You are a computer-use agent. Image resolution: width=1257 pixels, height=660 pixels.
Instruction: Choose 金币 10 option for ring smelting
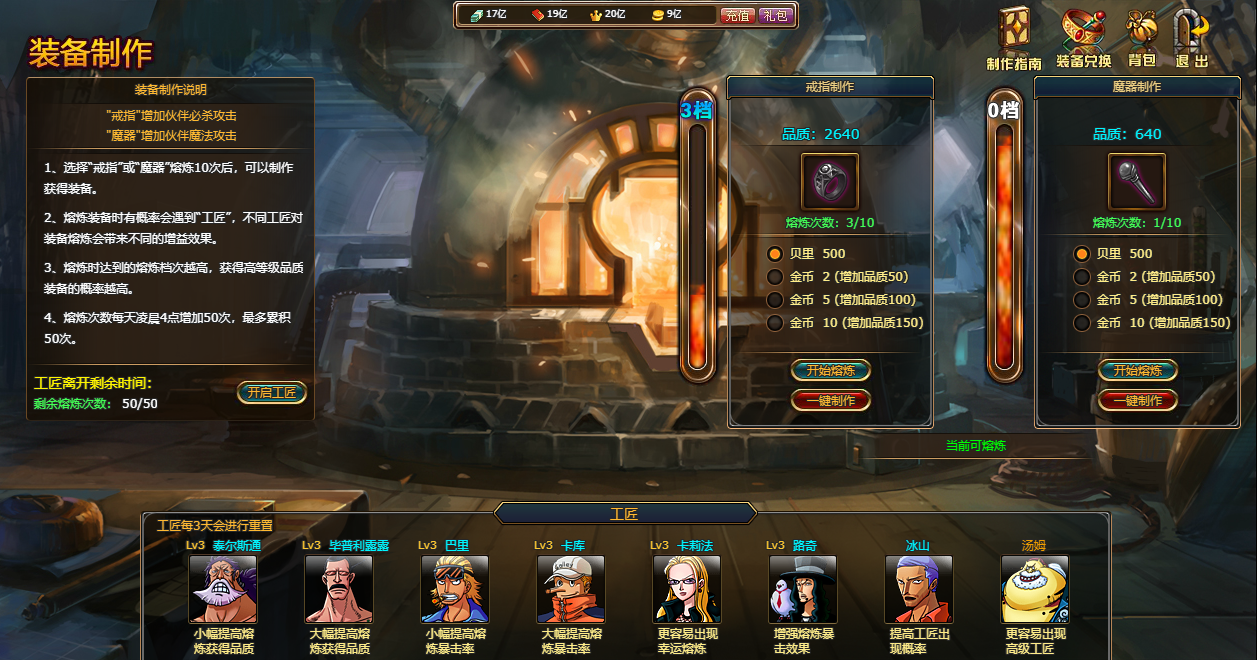coord(775,323)
